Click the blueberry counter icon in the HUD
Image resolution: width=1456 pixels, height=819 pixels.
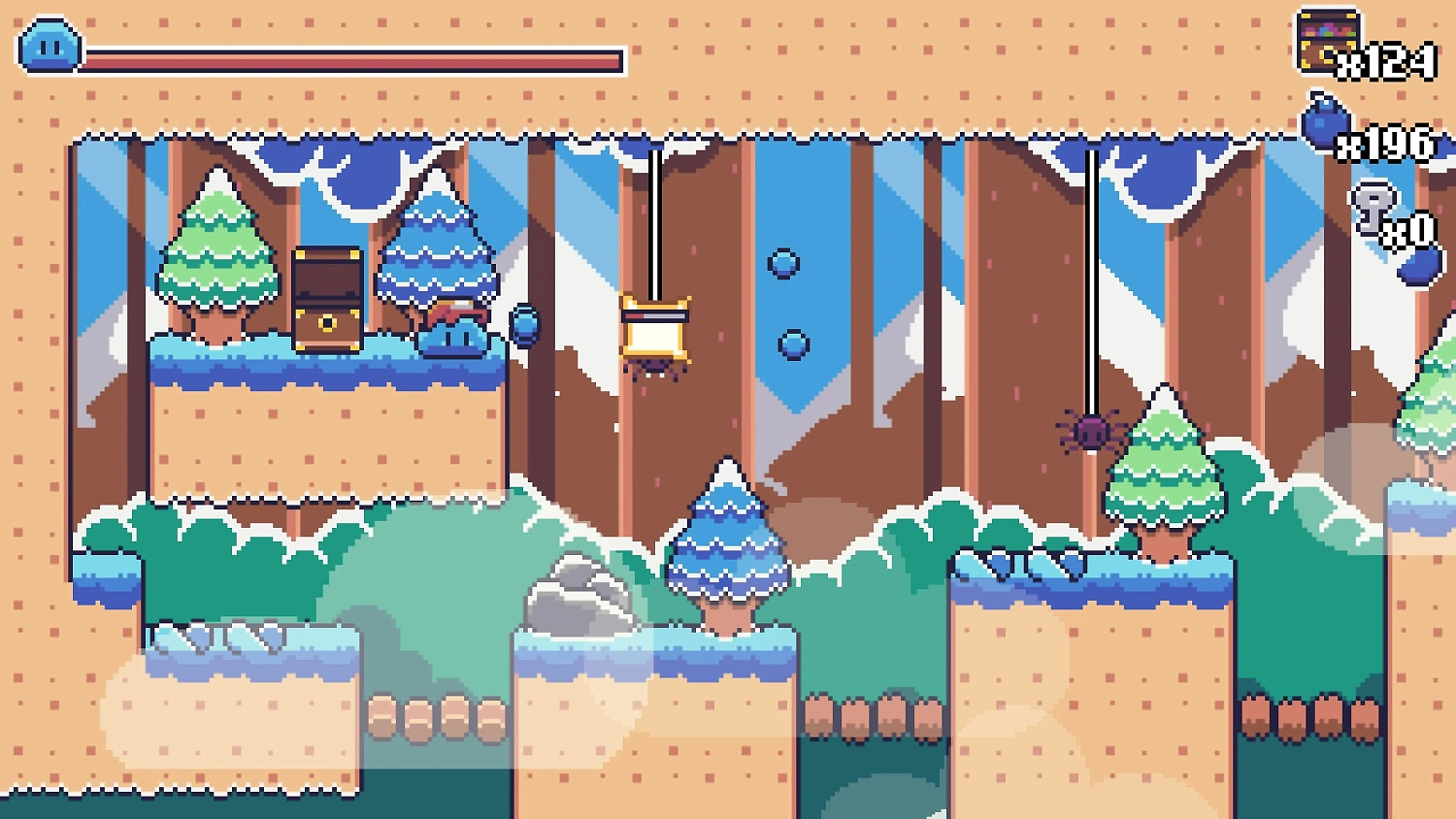point(1325,126)
